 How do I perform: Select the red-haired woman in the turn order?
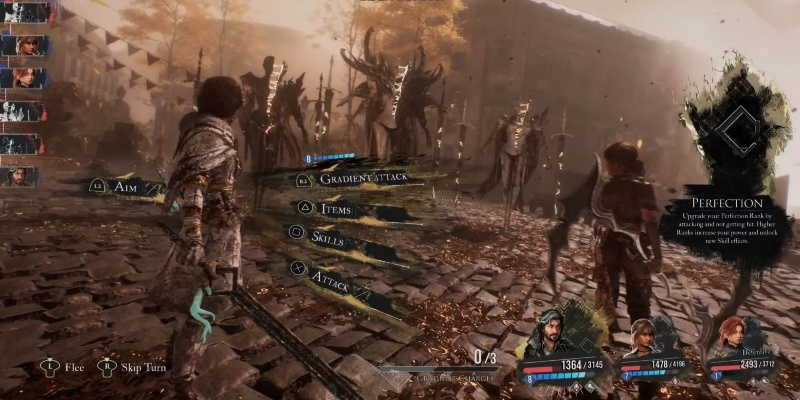[x=22, y=78]
